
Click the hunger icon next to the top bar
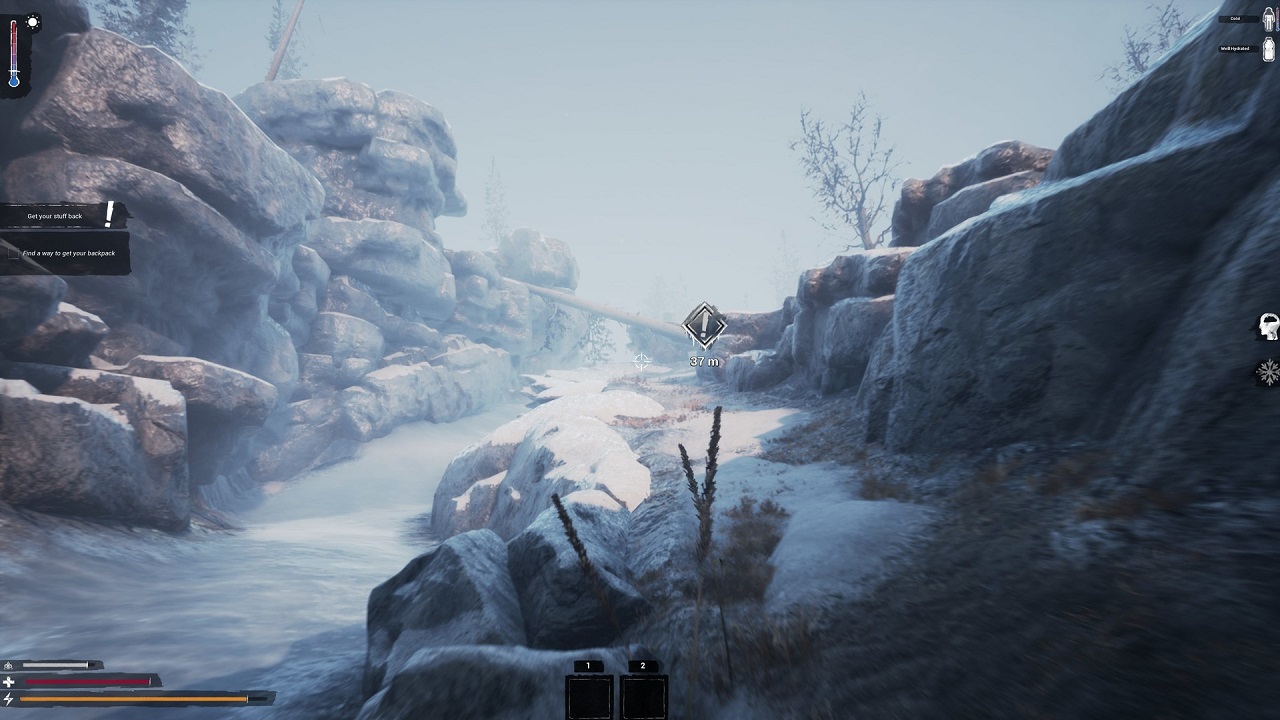point(8,663)
